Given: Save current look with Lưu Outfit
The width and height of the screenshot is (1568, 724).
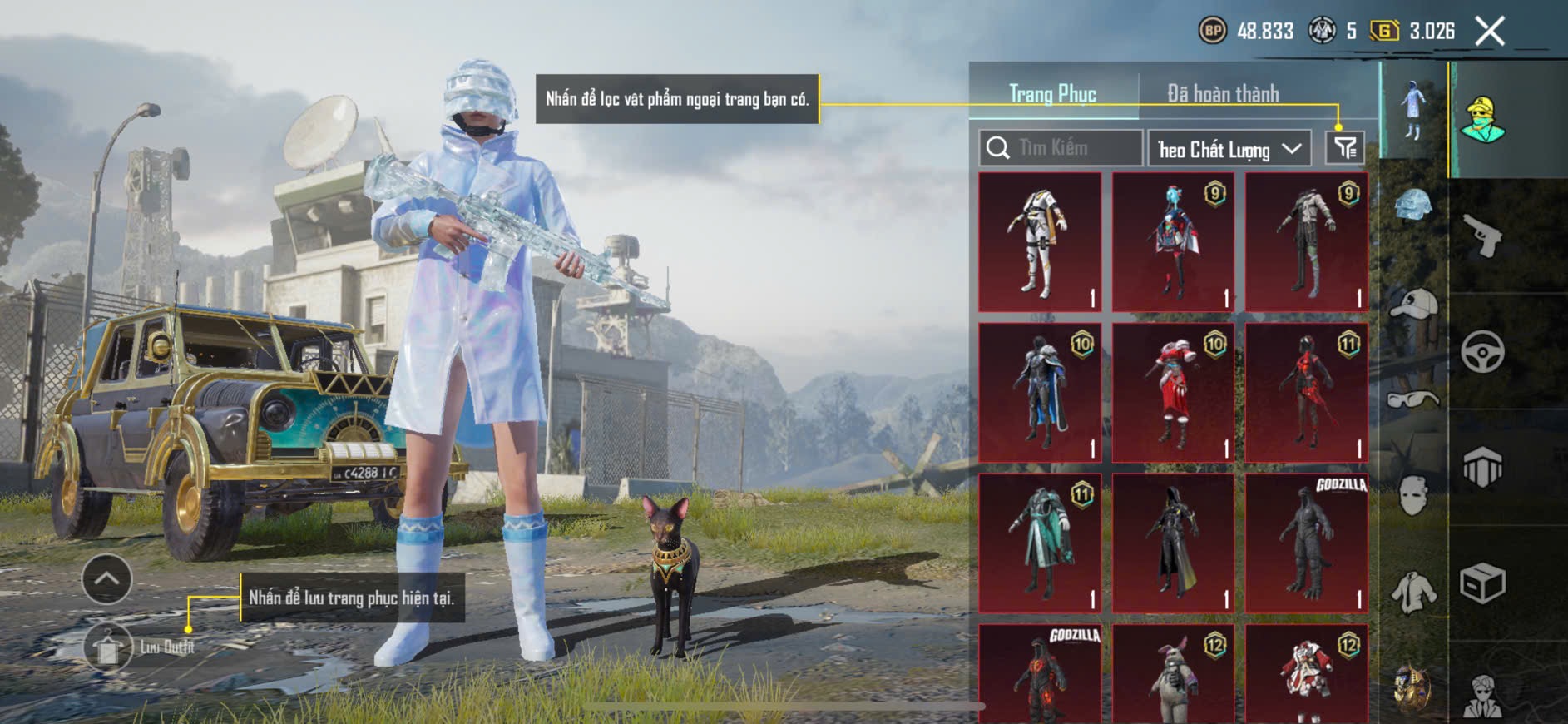Looking at the screenshot, I should click(108, 647).
